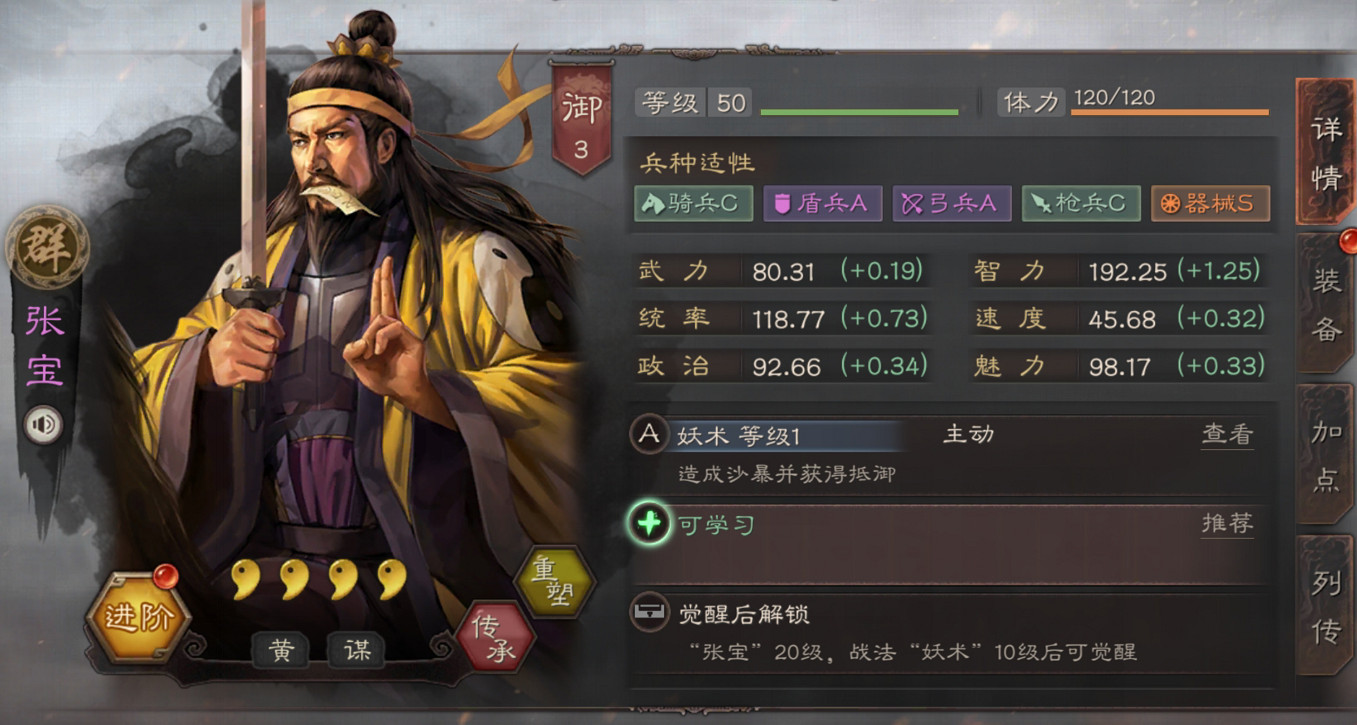Viewport: 1357px width, 725px height.
Task: Select the shield troop 盾兵A icon
Action: coord(822,202)
